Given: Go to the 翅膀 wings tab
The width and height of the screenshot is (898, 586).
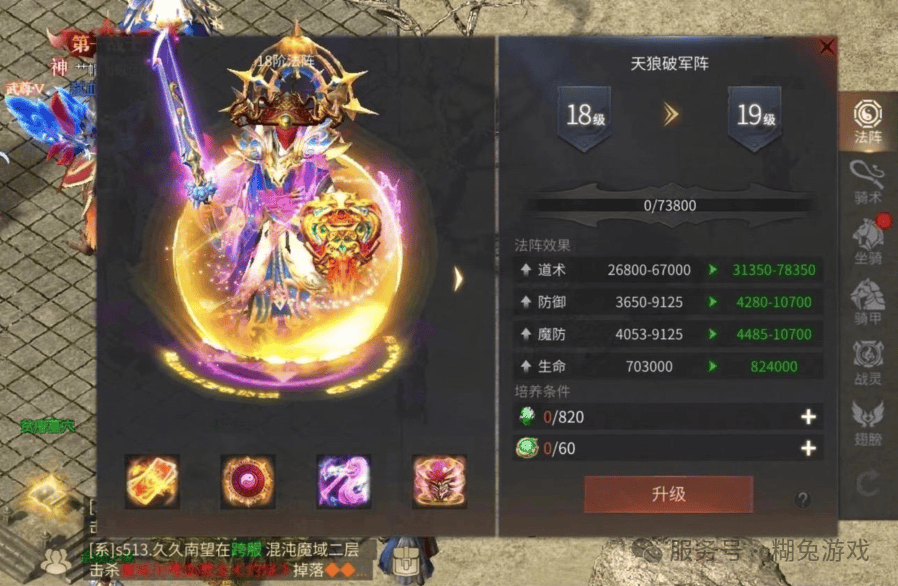Looking at the screenshot, I should [x=866, y=420].
